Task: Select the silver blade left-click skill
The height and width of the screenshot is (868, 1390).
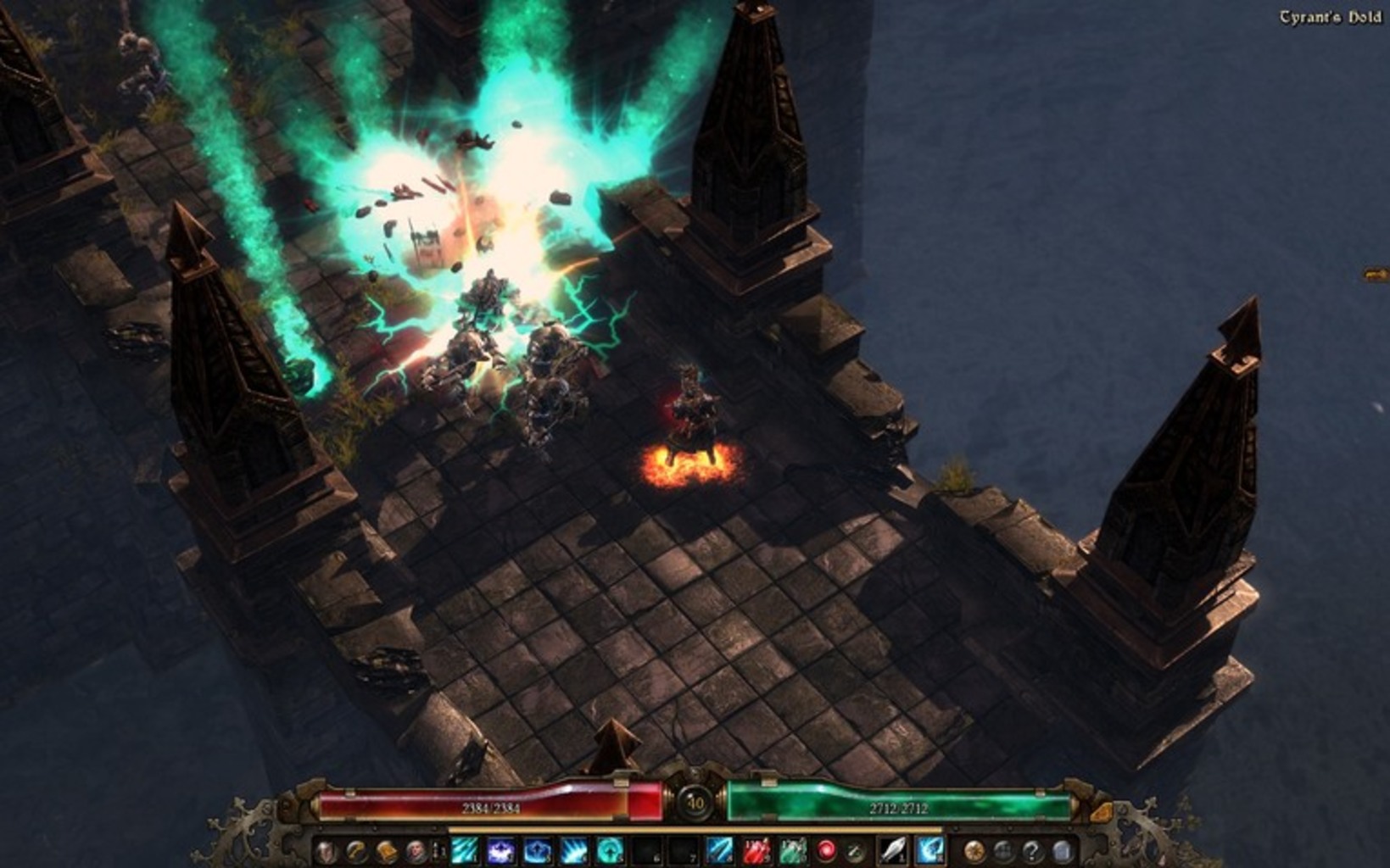Action: coord(894,850)
